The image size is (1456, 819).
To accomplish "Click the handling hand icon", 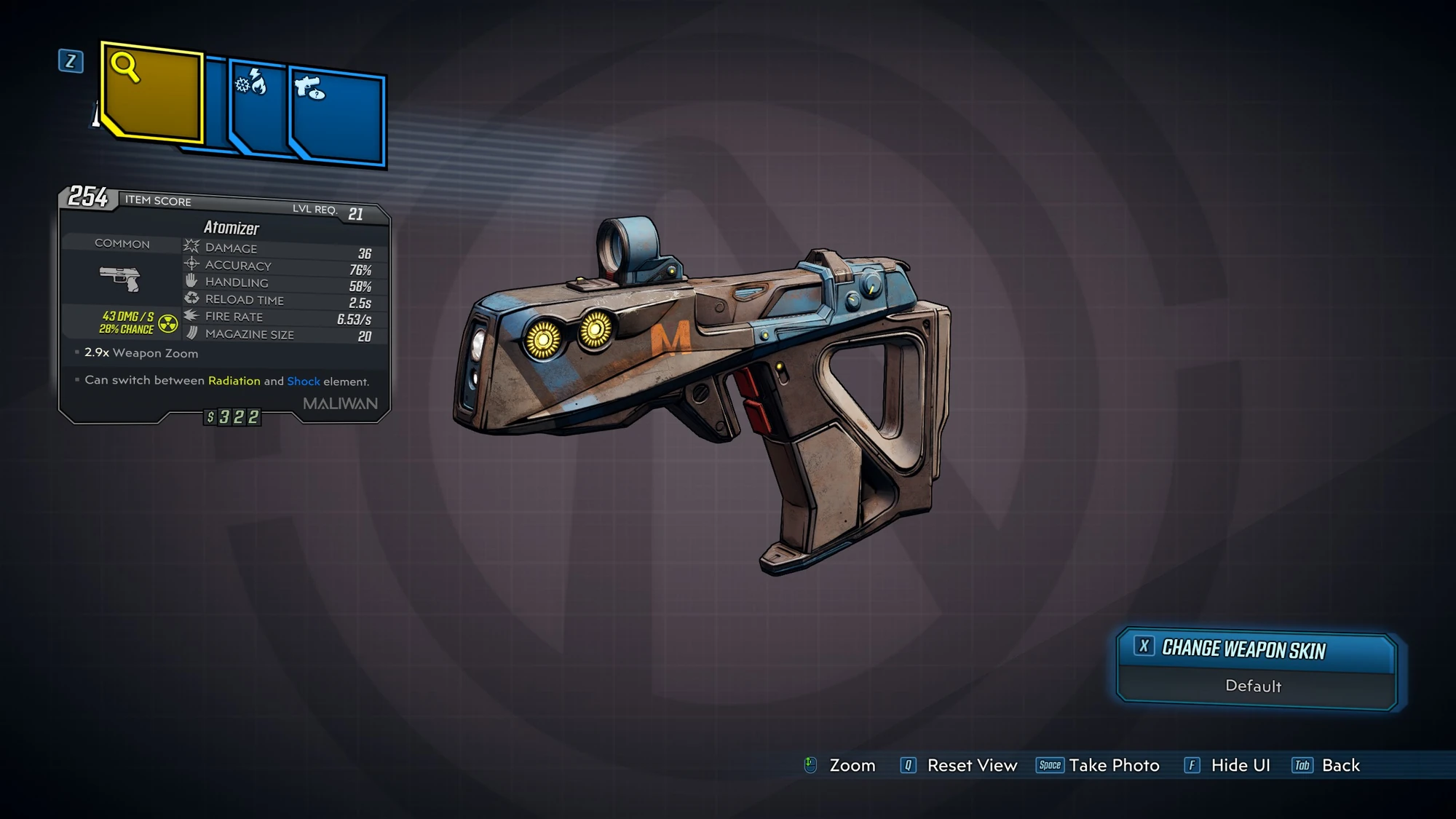I will point(191,282).
